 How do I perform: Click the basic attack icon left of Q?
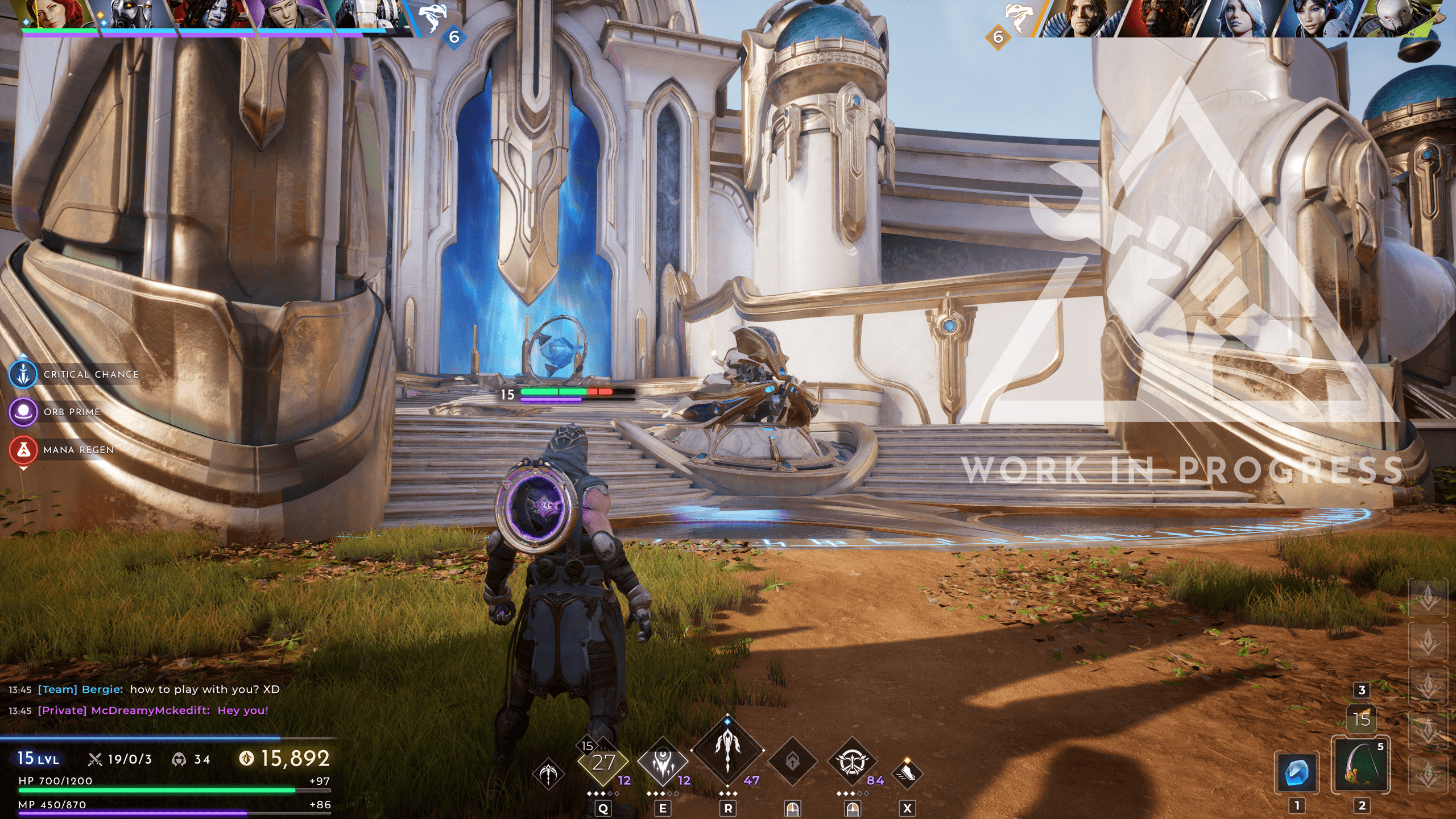[x=549, y=773]
